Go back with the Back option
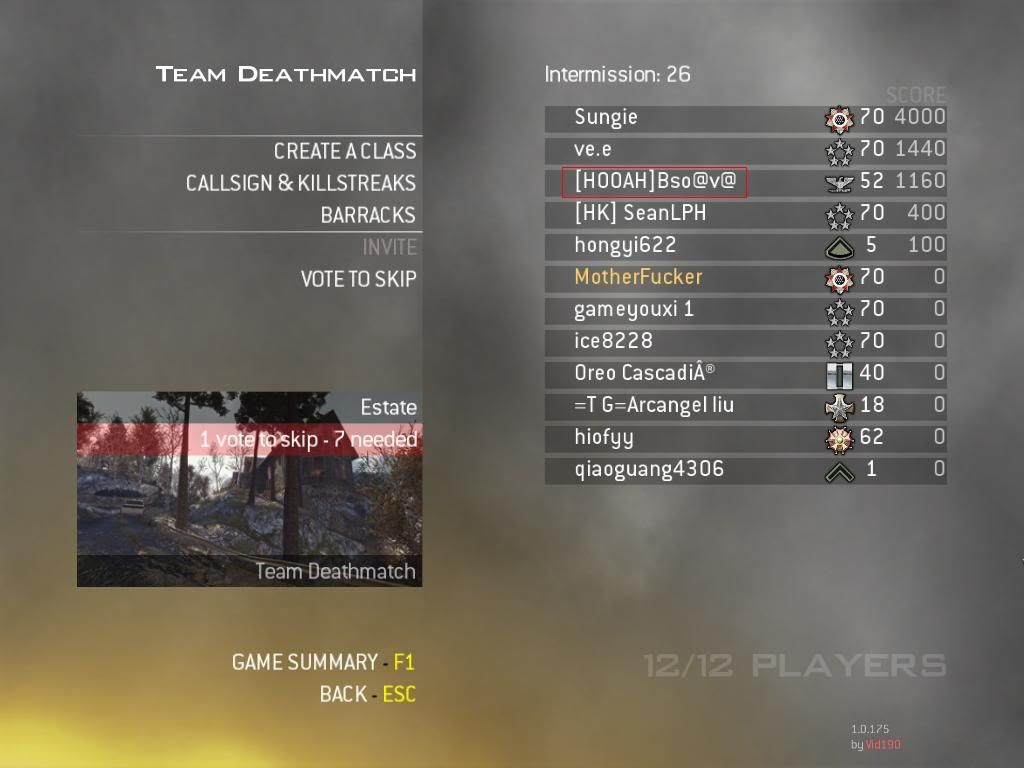This screenshot has height=768, width=1024. click(366, 694)
